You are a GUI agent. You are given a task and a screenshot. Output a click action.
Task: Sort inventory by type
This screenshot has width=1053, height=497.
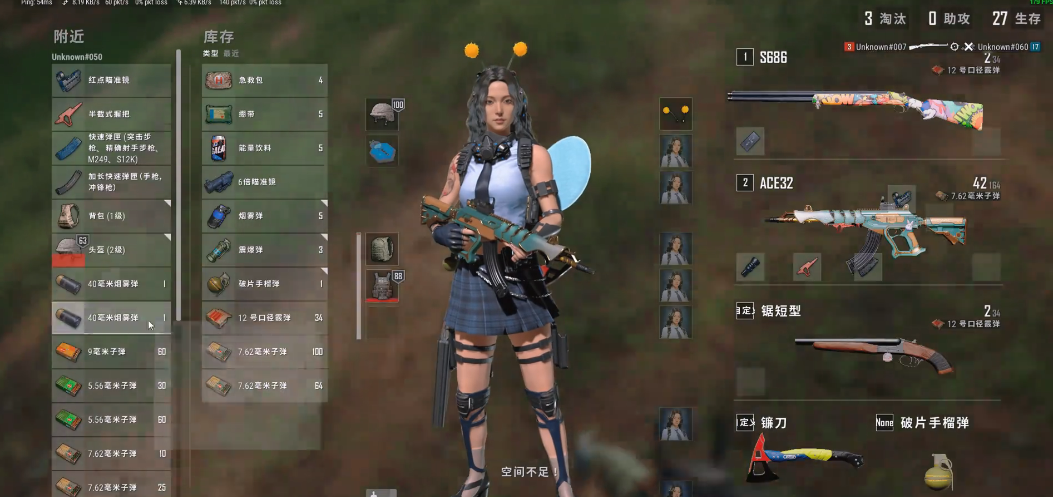click(210, 53)
